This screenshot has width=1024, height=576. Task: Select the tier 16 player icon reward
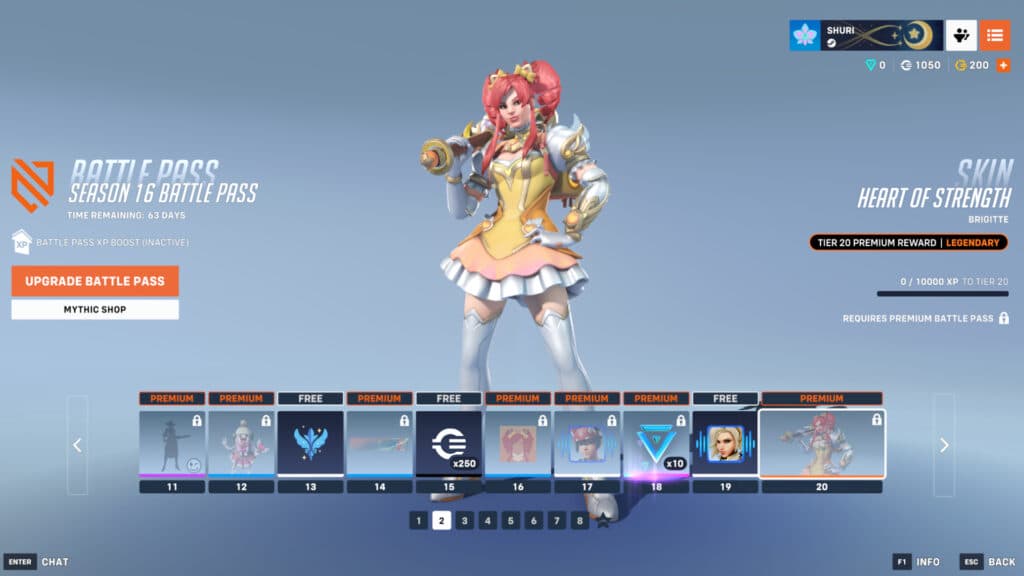pyautogui.click(x=518, y=443)
